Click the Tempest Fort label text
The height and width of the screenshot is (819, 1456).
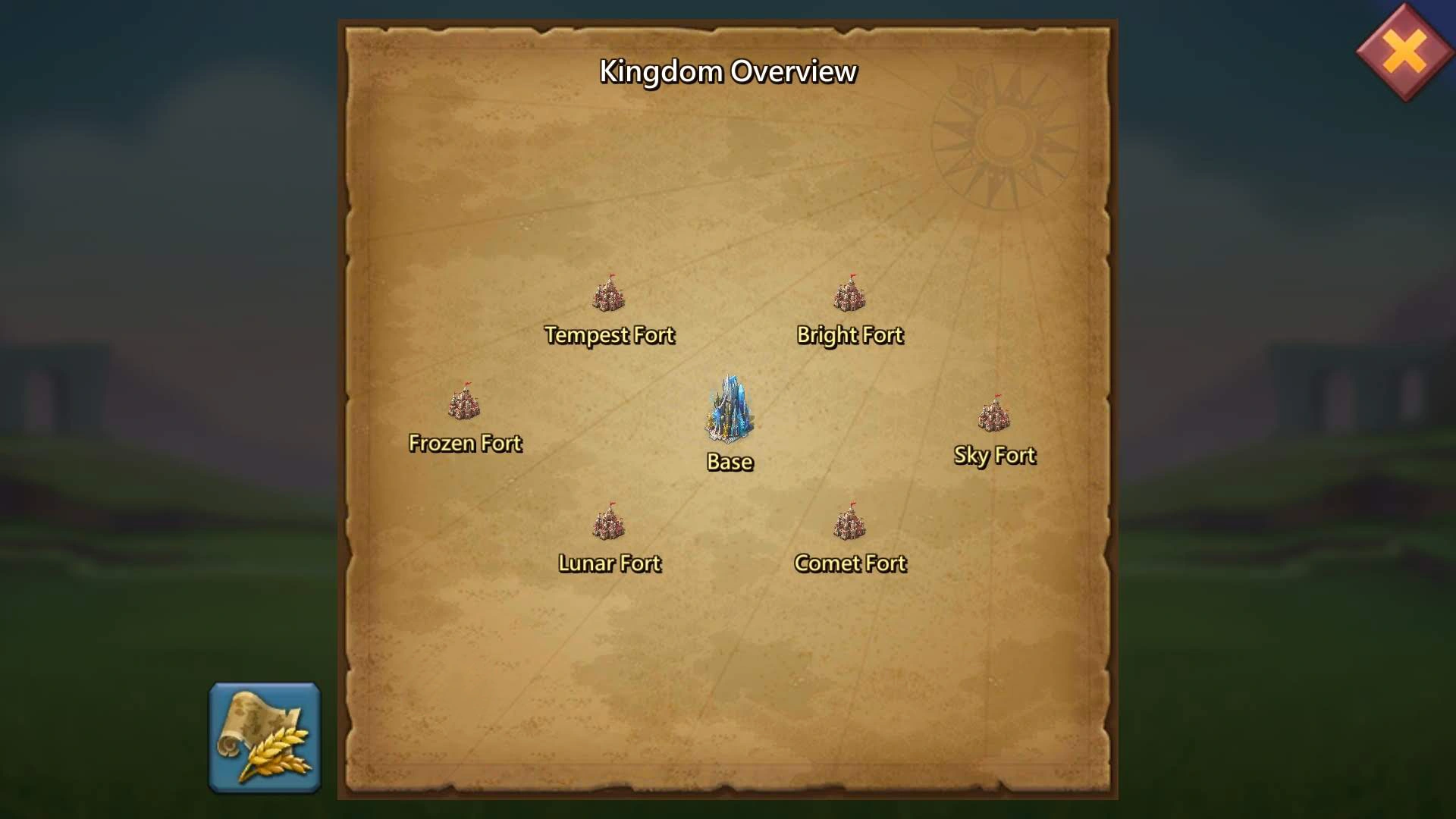(x=609, y=334)
